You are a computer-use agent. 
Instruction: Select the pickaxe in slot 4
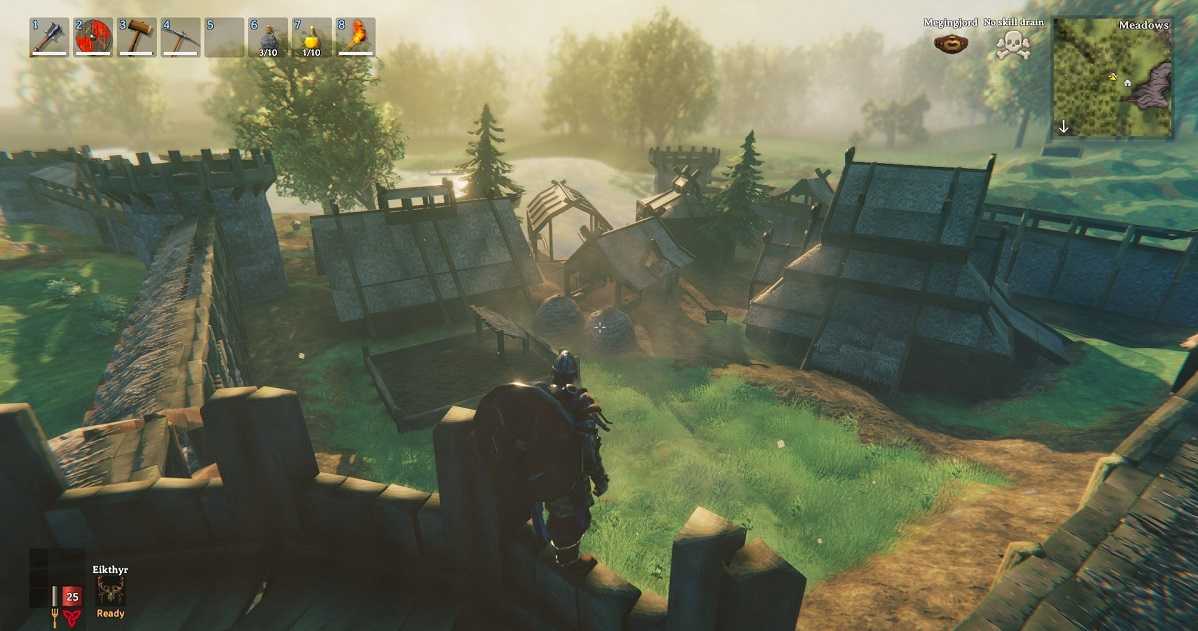(180, 37)
